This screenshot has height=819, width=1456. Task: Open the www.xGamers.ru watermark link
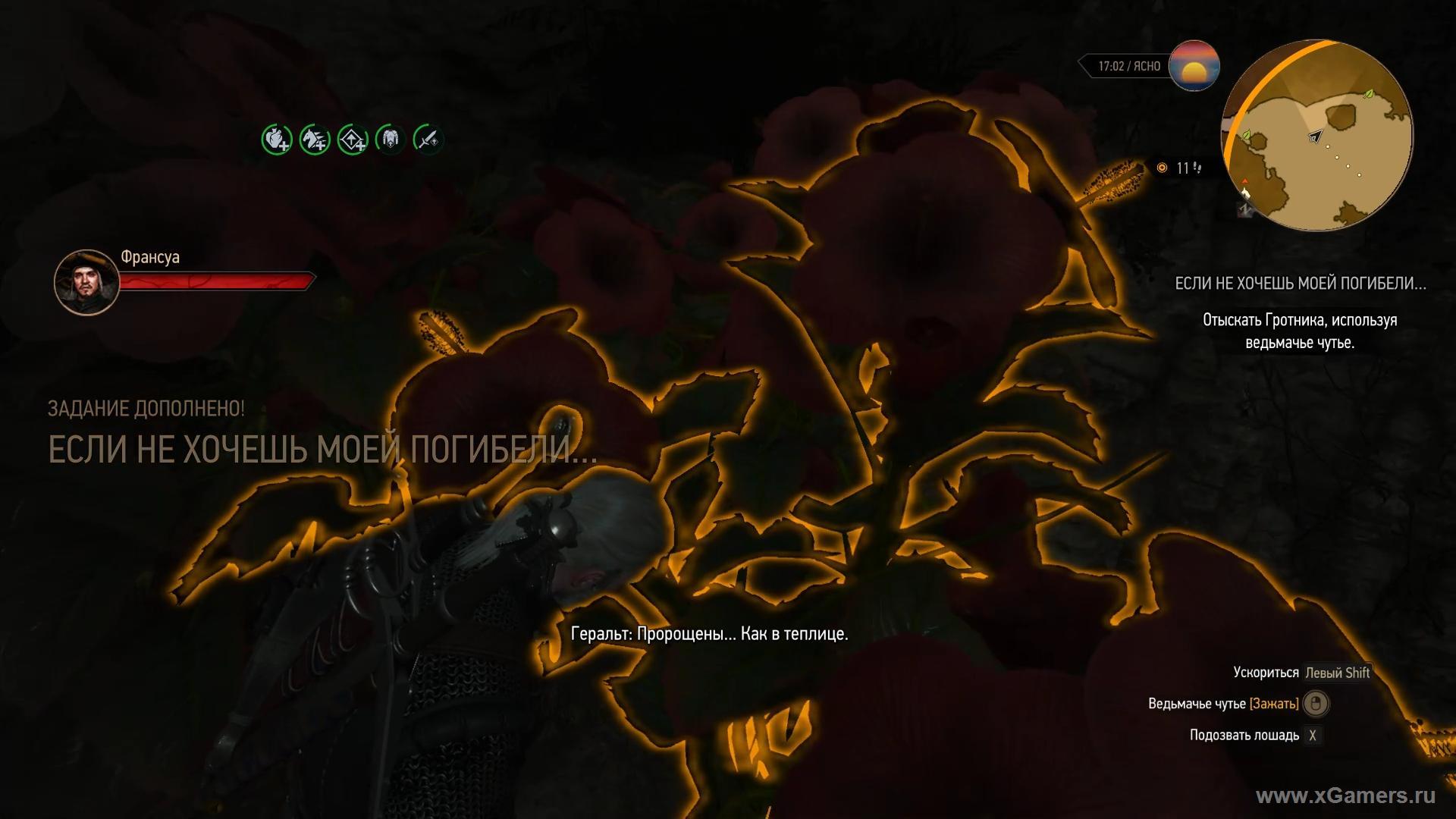tap(1345, 795)
